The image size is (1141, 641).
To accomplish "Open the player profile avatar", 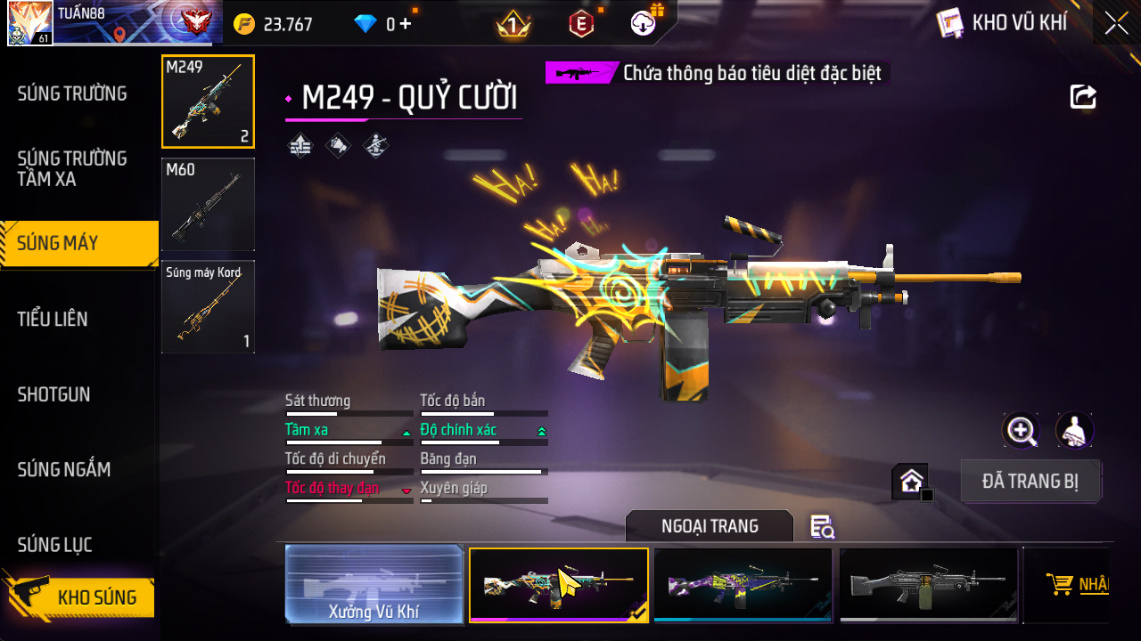I will 30,22.
